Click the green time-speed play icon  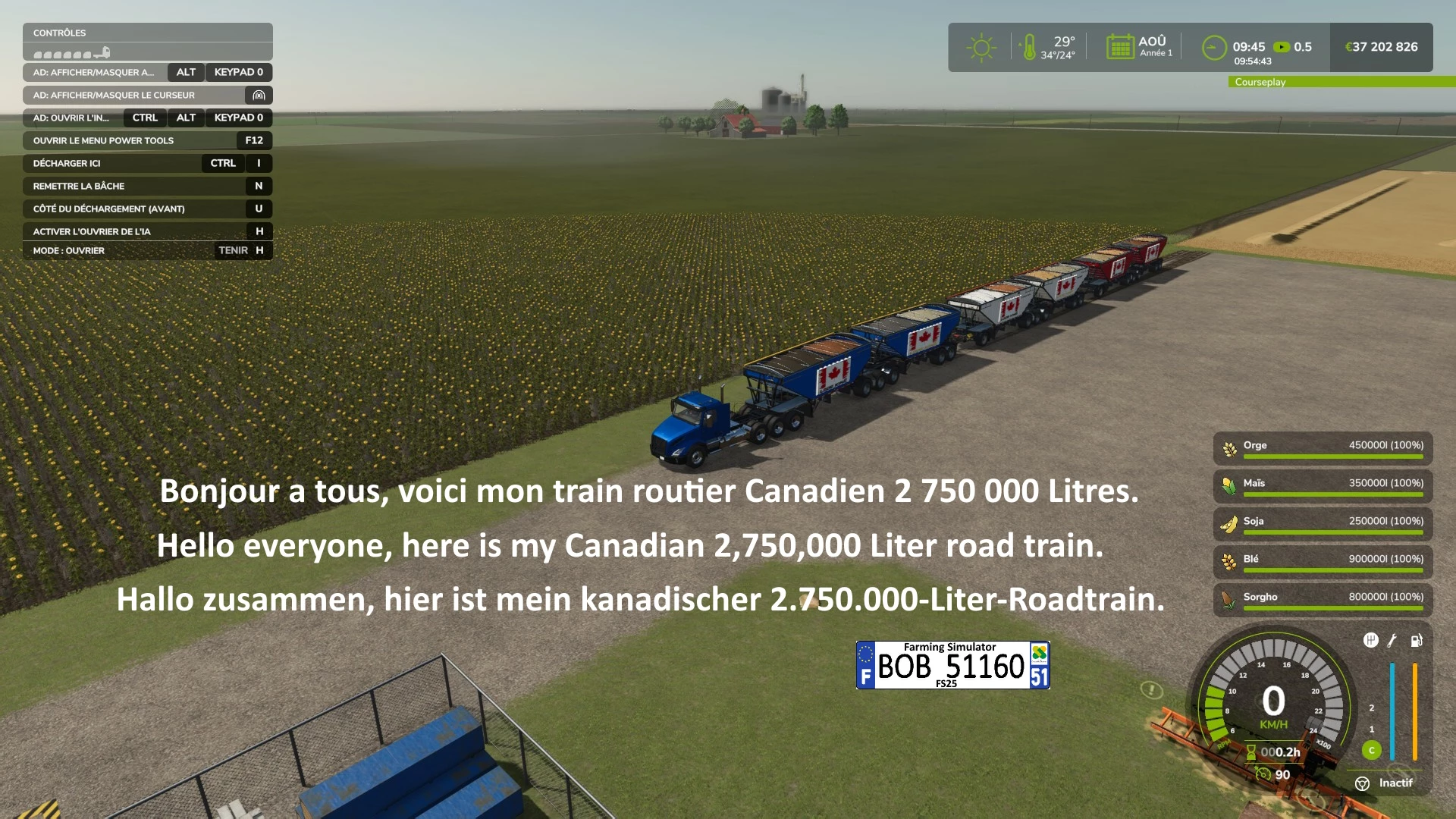pyautogui.click(x=1282, y=47)
